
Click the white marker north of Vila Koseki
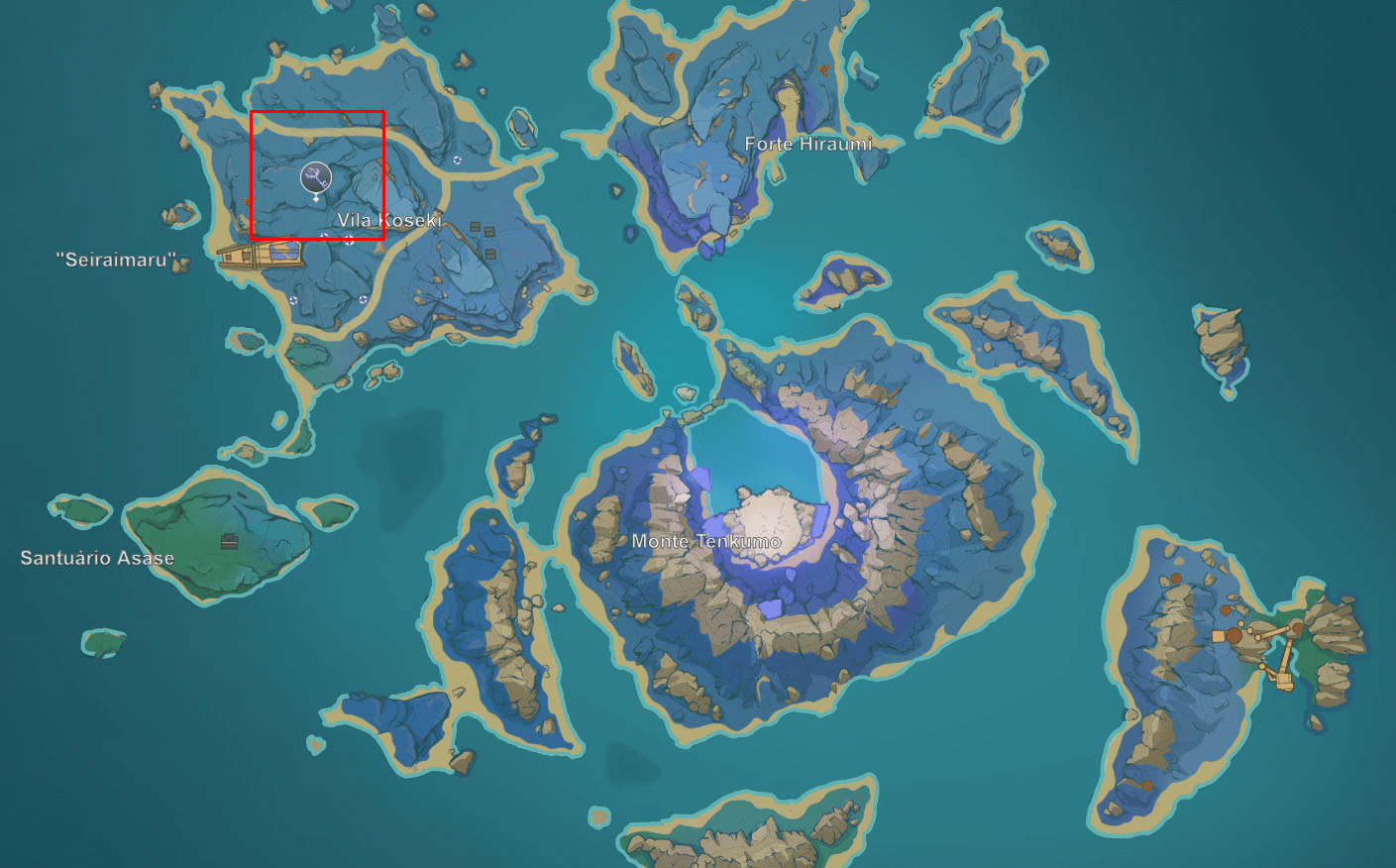tap(457, 160)
